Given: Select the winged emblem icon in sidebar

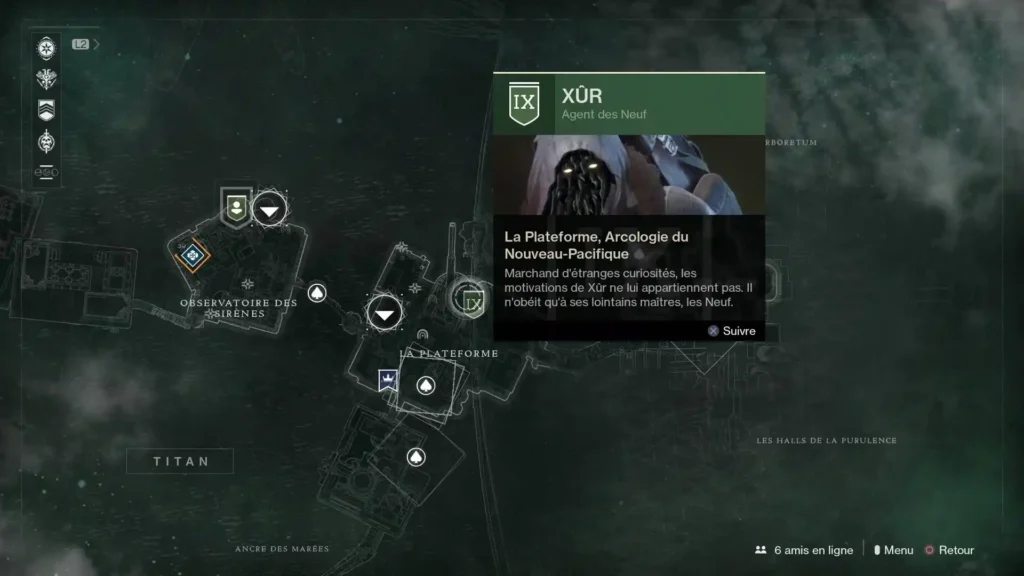Looking at the screenshot, I should (46, 80).
